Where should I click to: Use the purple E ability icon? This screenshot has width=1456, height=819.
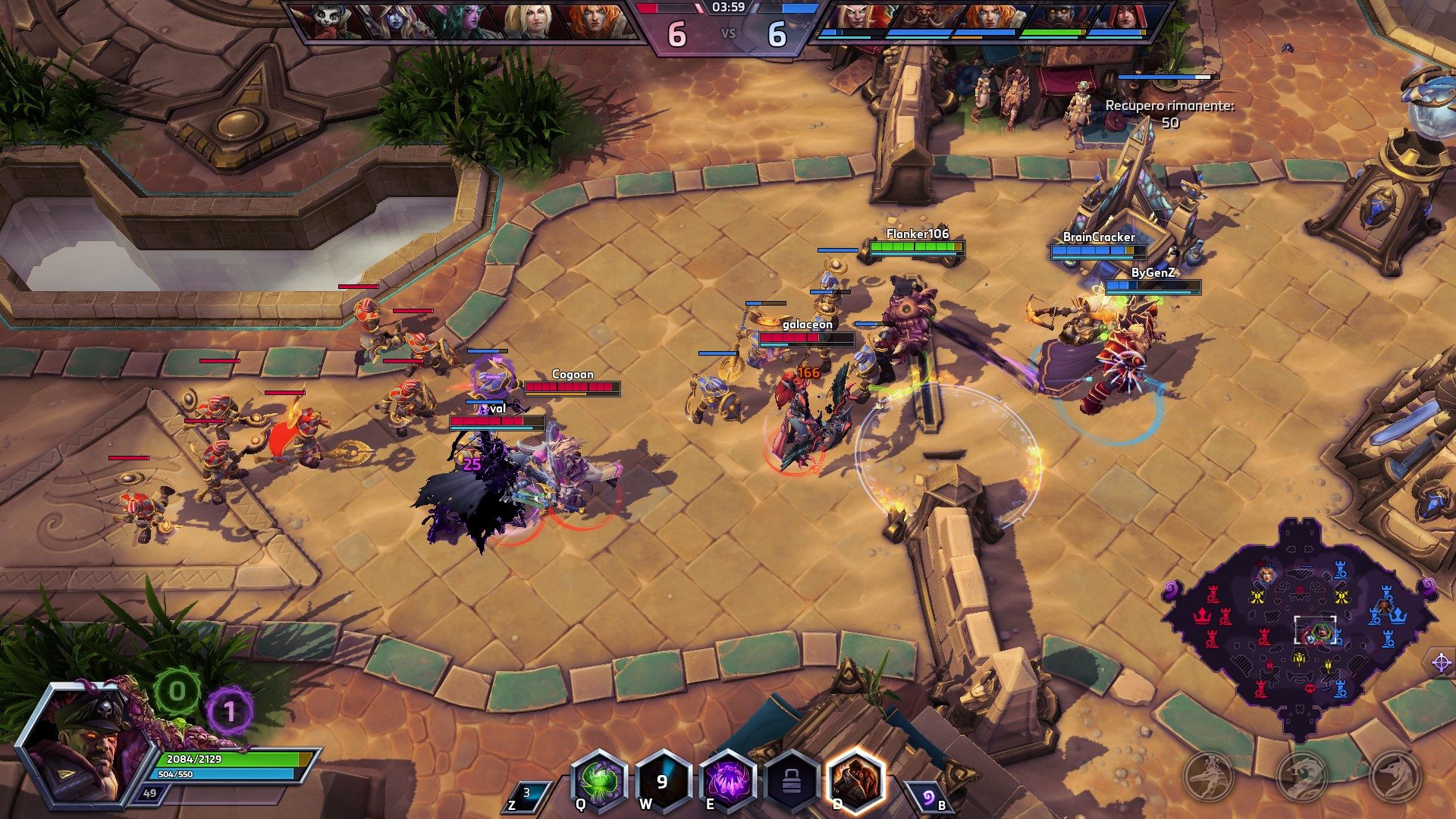[726, 781]
